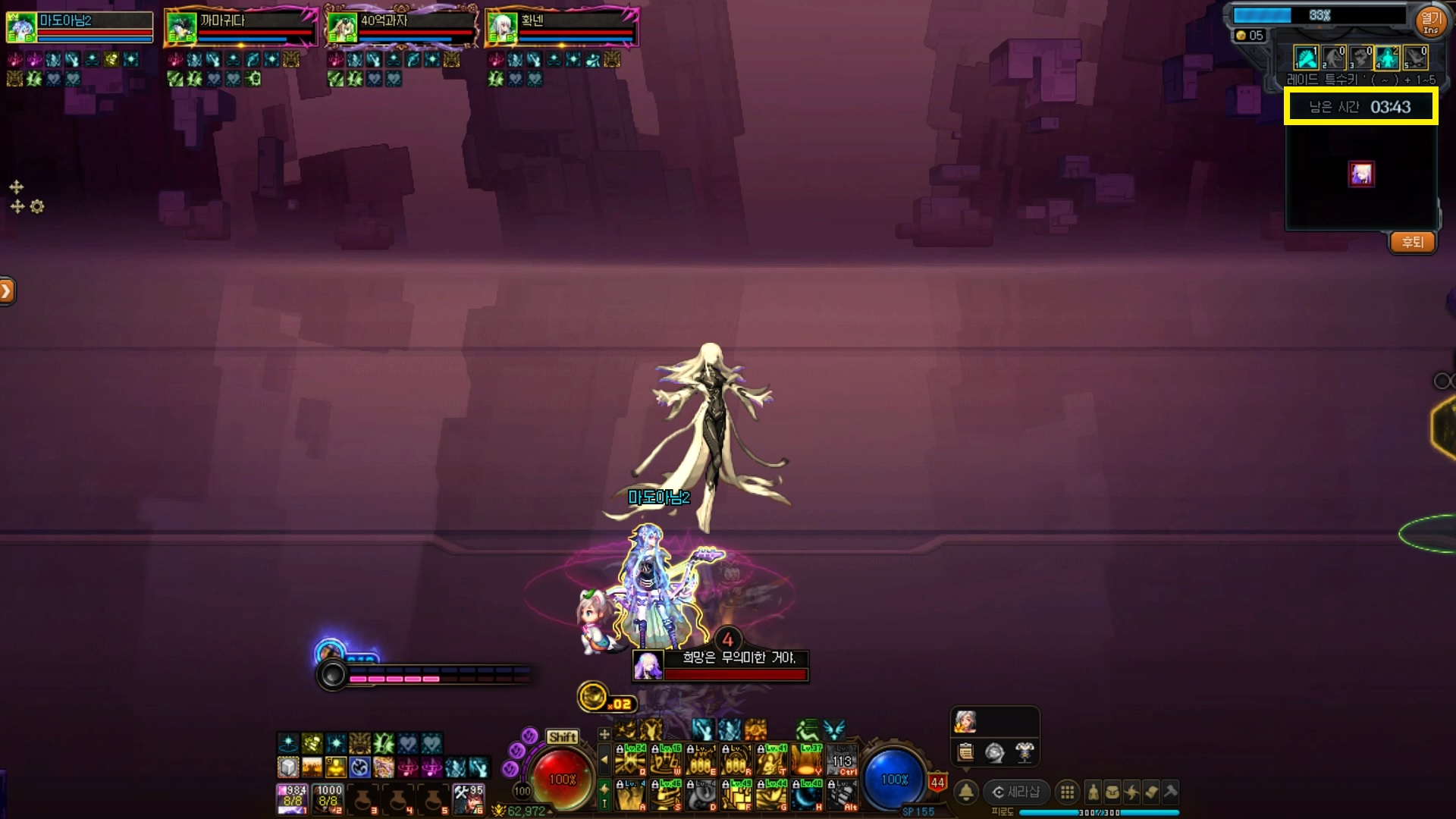The image size is (1456, 819).
Task: Toggle the skill bar left-arrow switch
Action: (x=604, y=759)
